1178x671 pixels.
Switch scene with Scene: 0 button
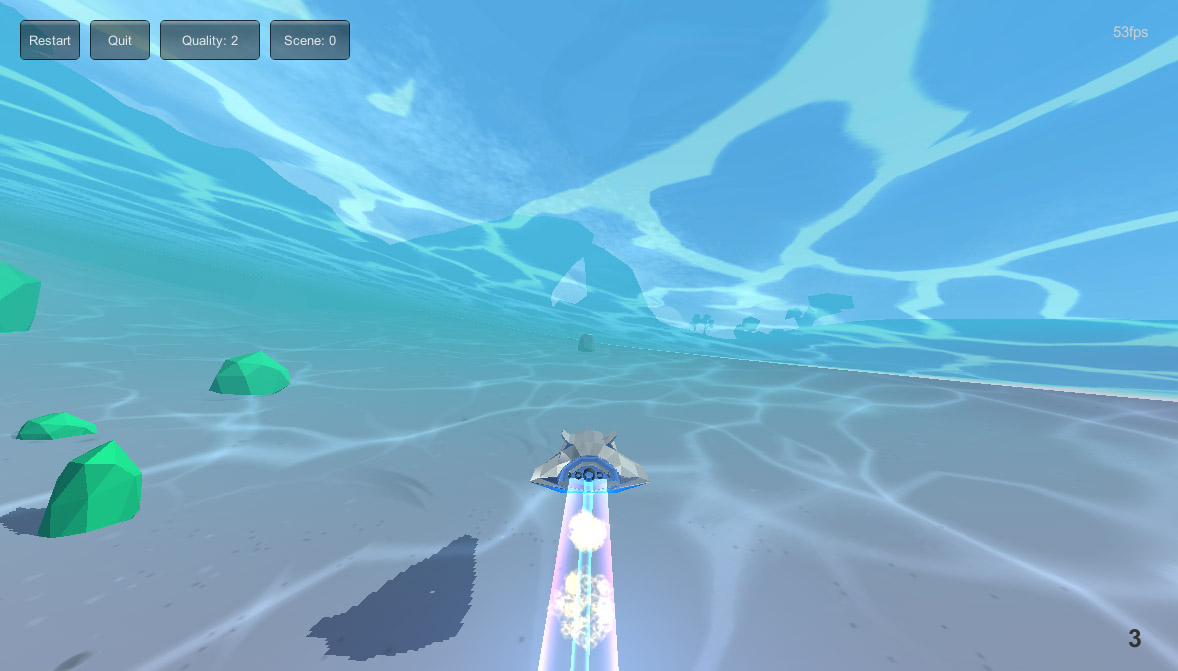[310, 40]
